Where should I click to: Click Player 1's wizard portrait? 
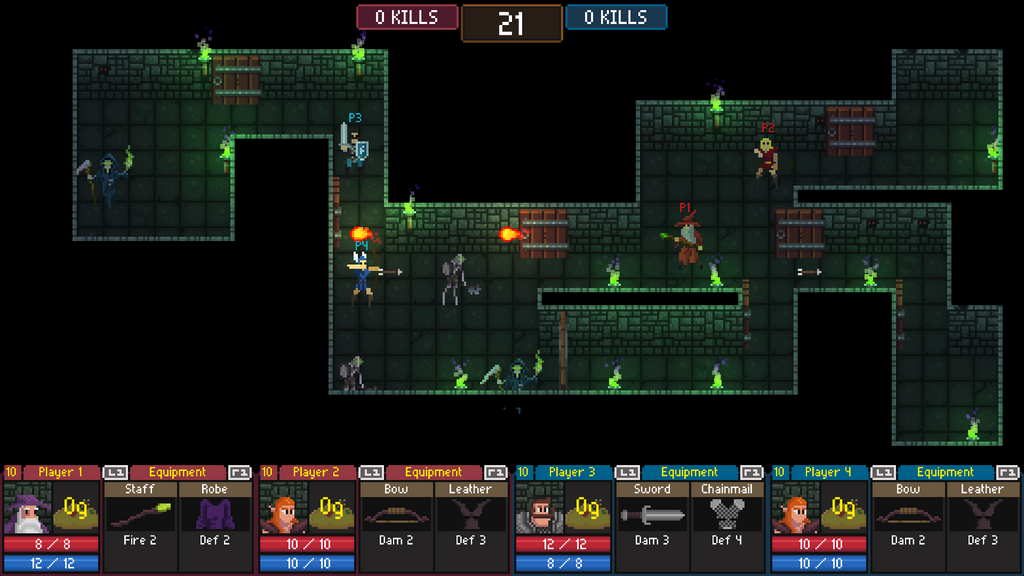(x=27, y=509)
